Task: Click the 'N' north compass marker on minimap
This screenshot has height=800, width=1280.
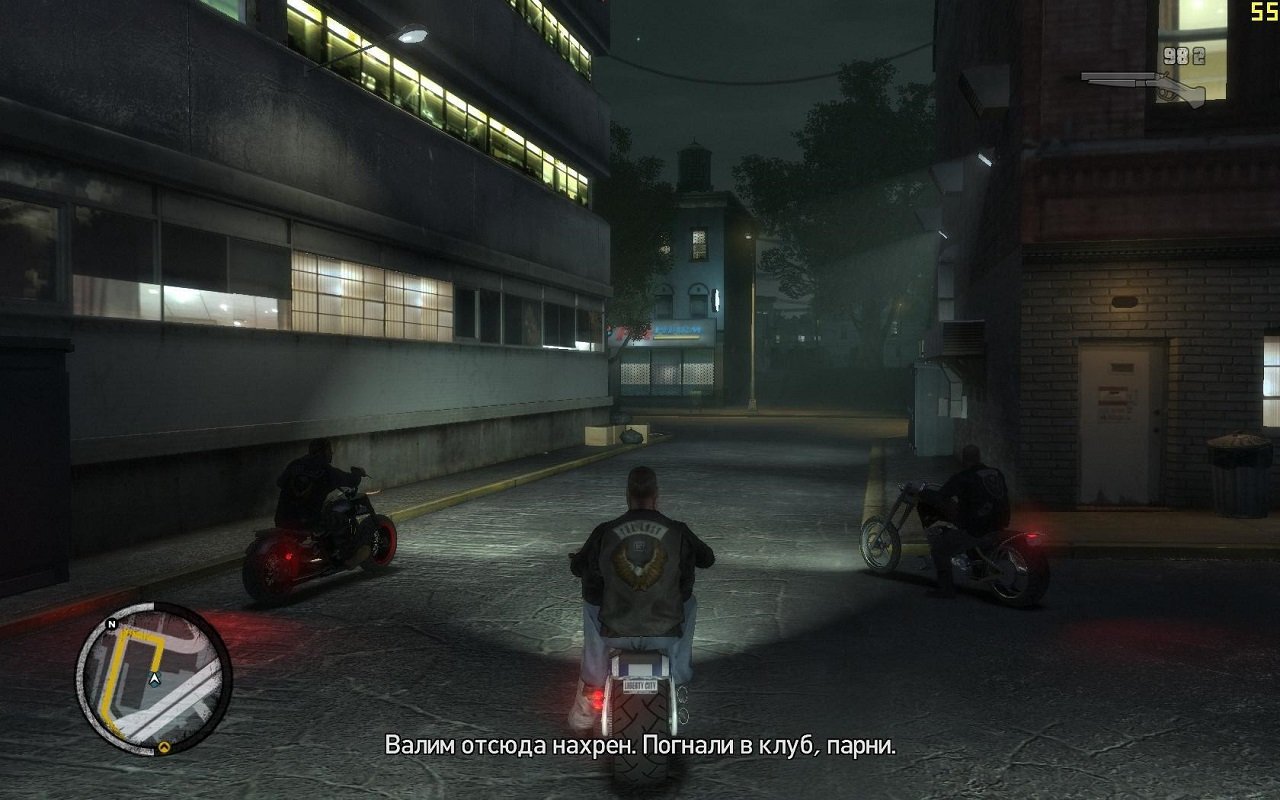Action: coord(111,624)
